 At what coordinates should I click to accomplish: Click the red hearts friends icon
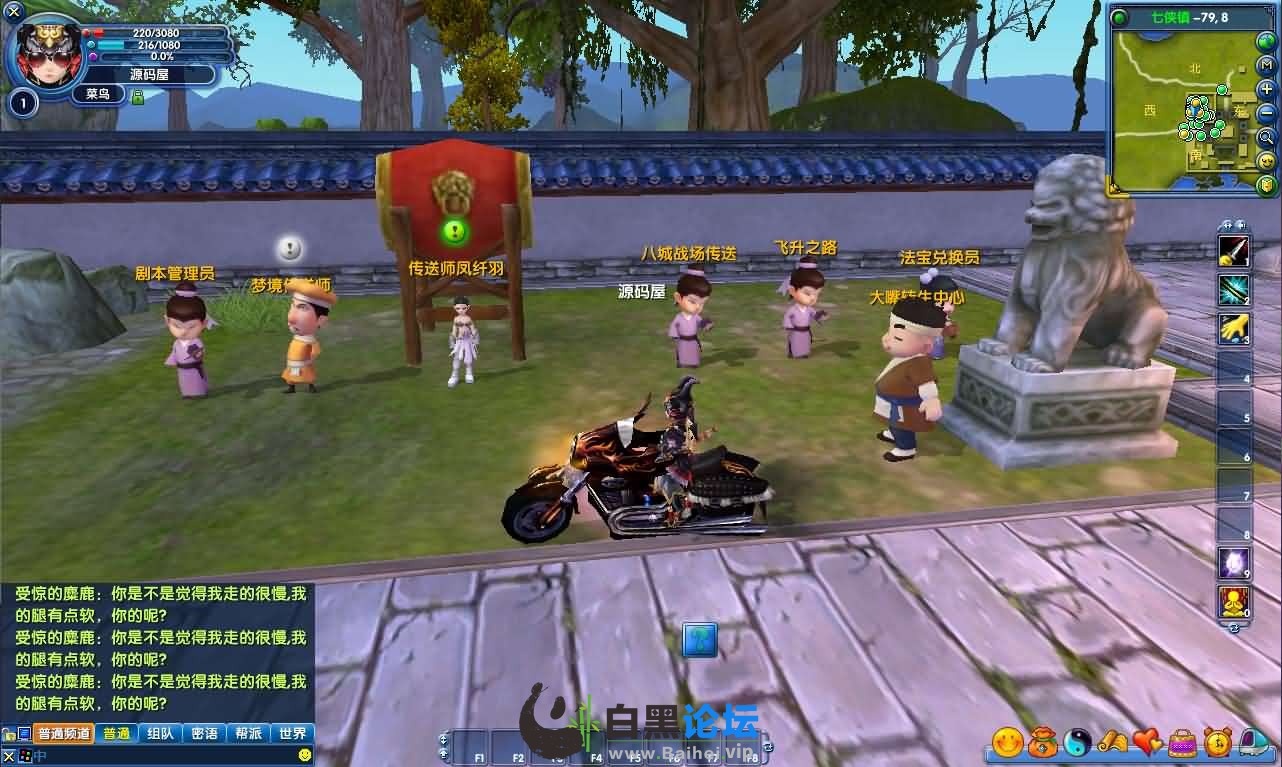tap(1148, 742)
